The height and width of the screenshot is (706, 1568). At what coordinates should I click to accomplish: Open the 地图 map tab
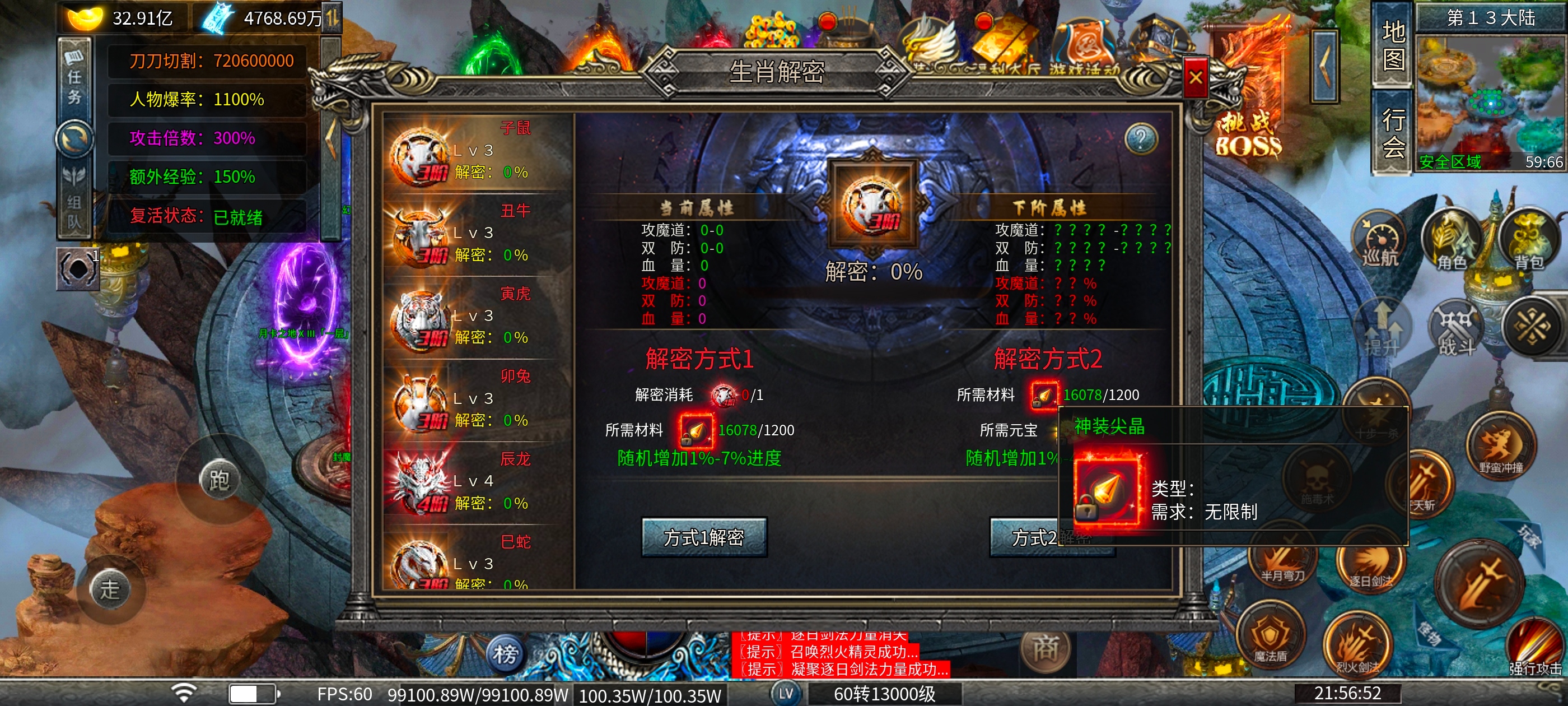click(1393, 46)
